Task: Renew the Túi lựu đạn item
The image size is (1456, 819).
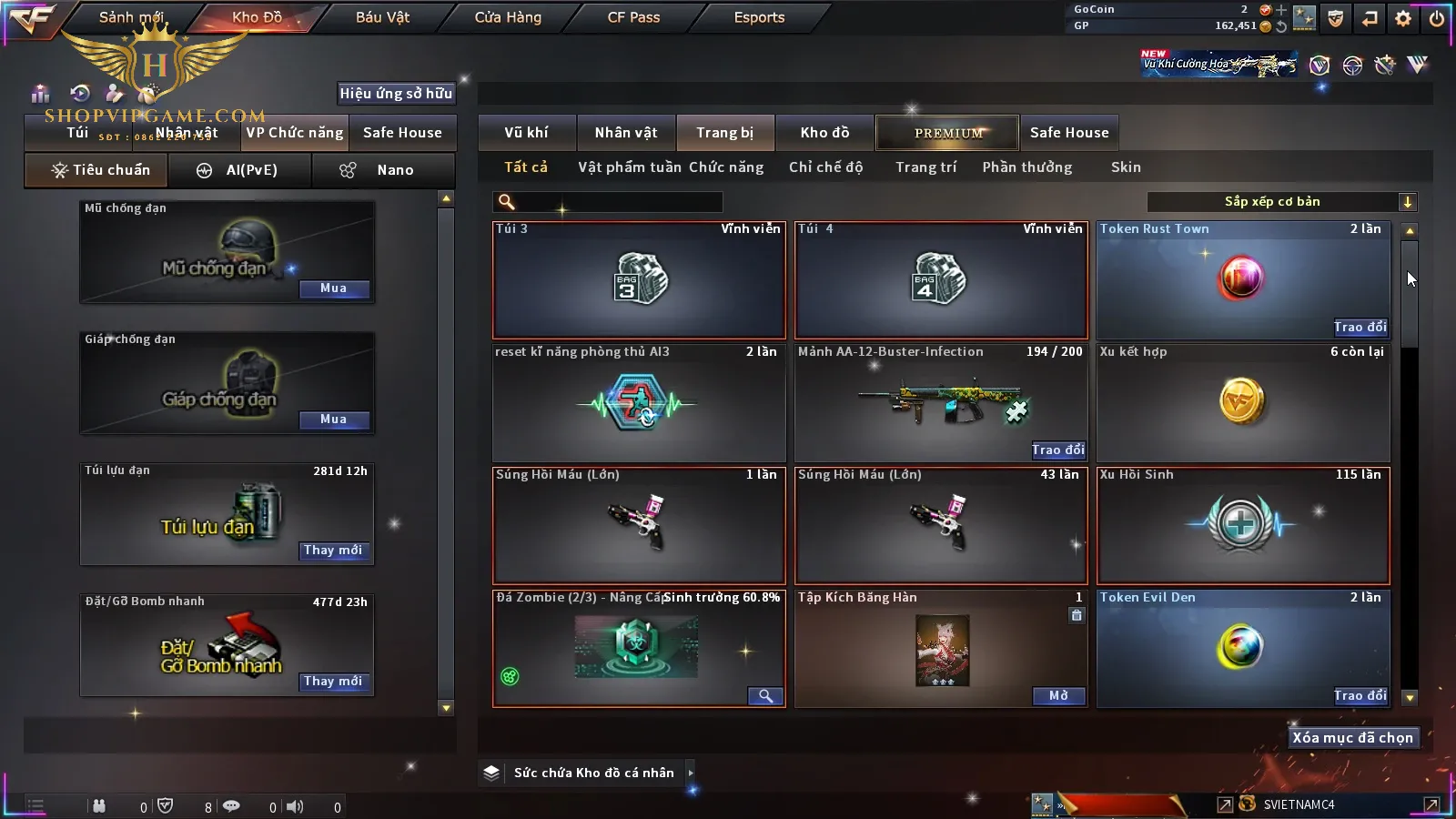Action: (x=333, y=551)
